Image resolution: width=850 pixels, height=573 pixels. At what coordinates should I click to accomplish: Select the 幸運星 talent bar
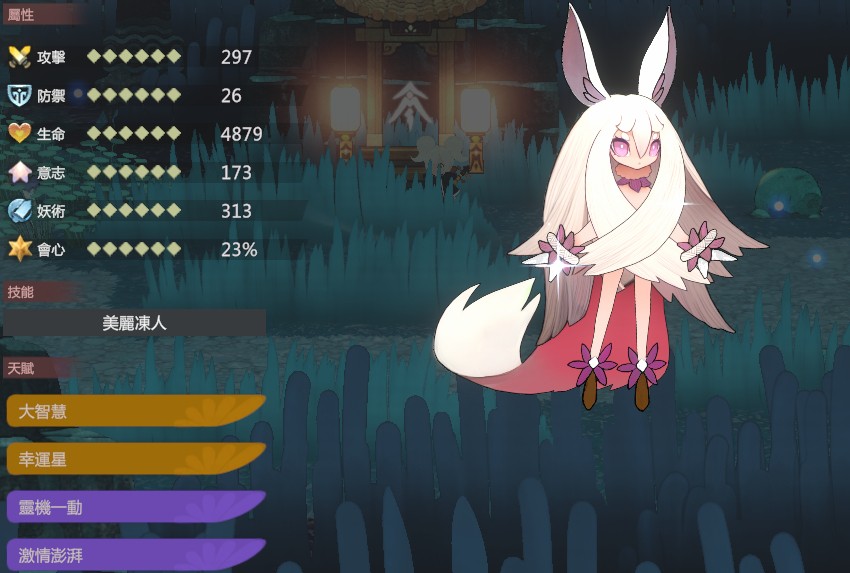135,459
